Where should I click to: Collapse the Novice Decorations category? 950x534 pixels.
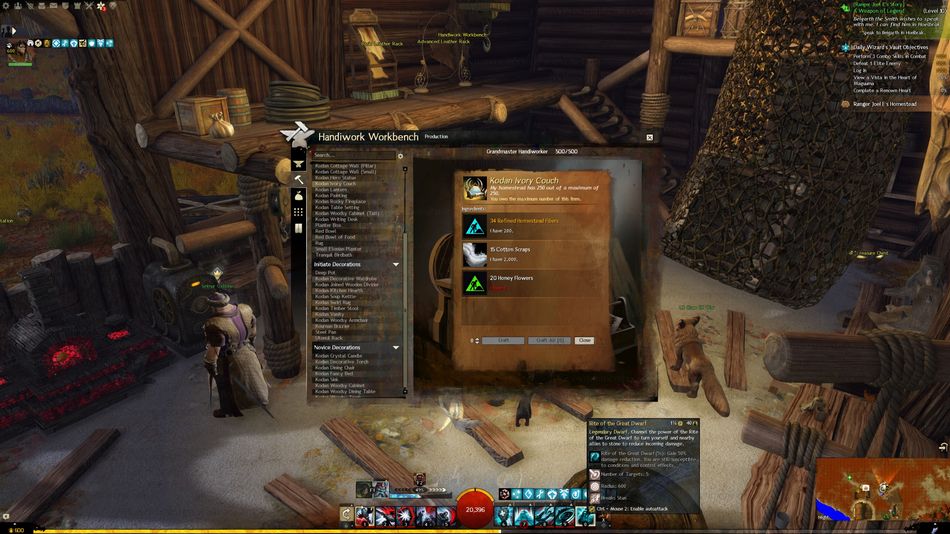coord(396,348)
